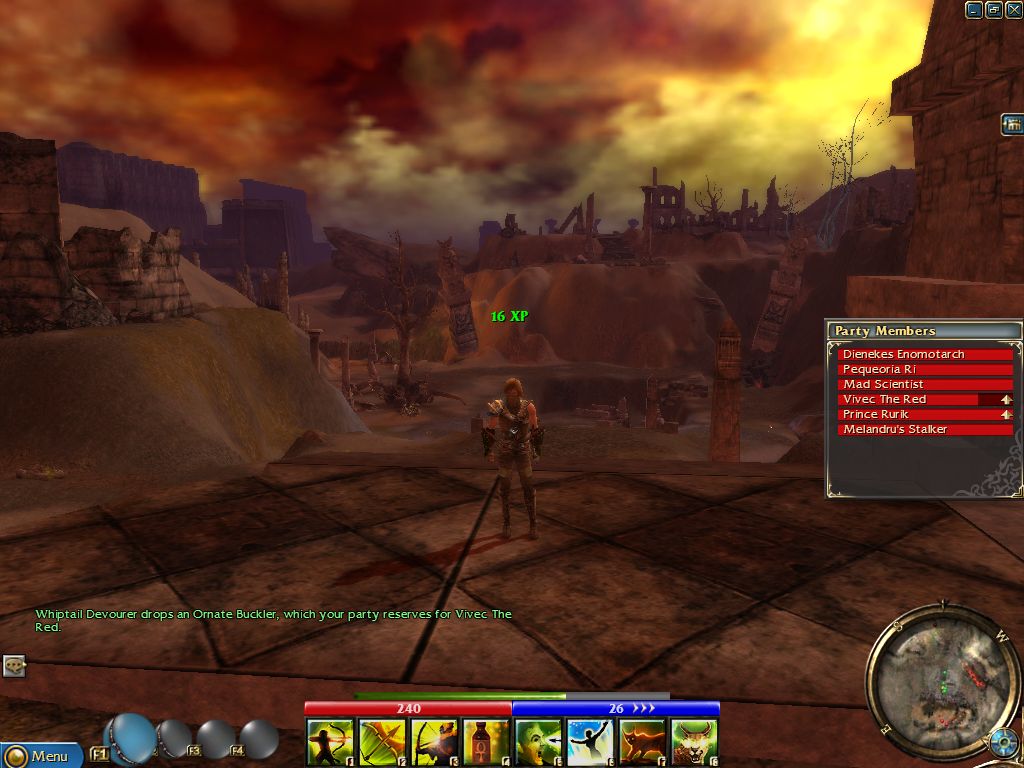
Task: Switch to the large blue weapon set orb
Action: [x=132, y=738]
